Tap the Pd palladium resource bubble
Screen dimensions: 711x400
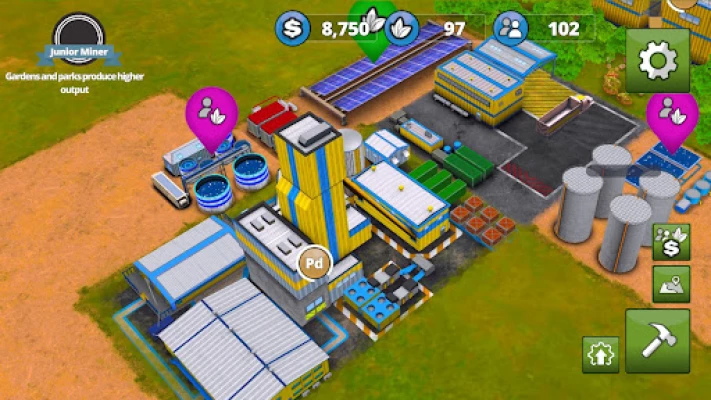[314, 265]
